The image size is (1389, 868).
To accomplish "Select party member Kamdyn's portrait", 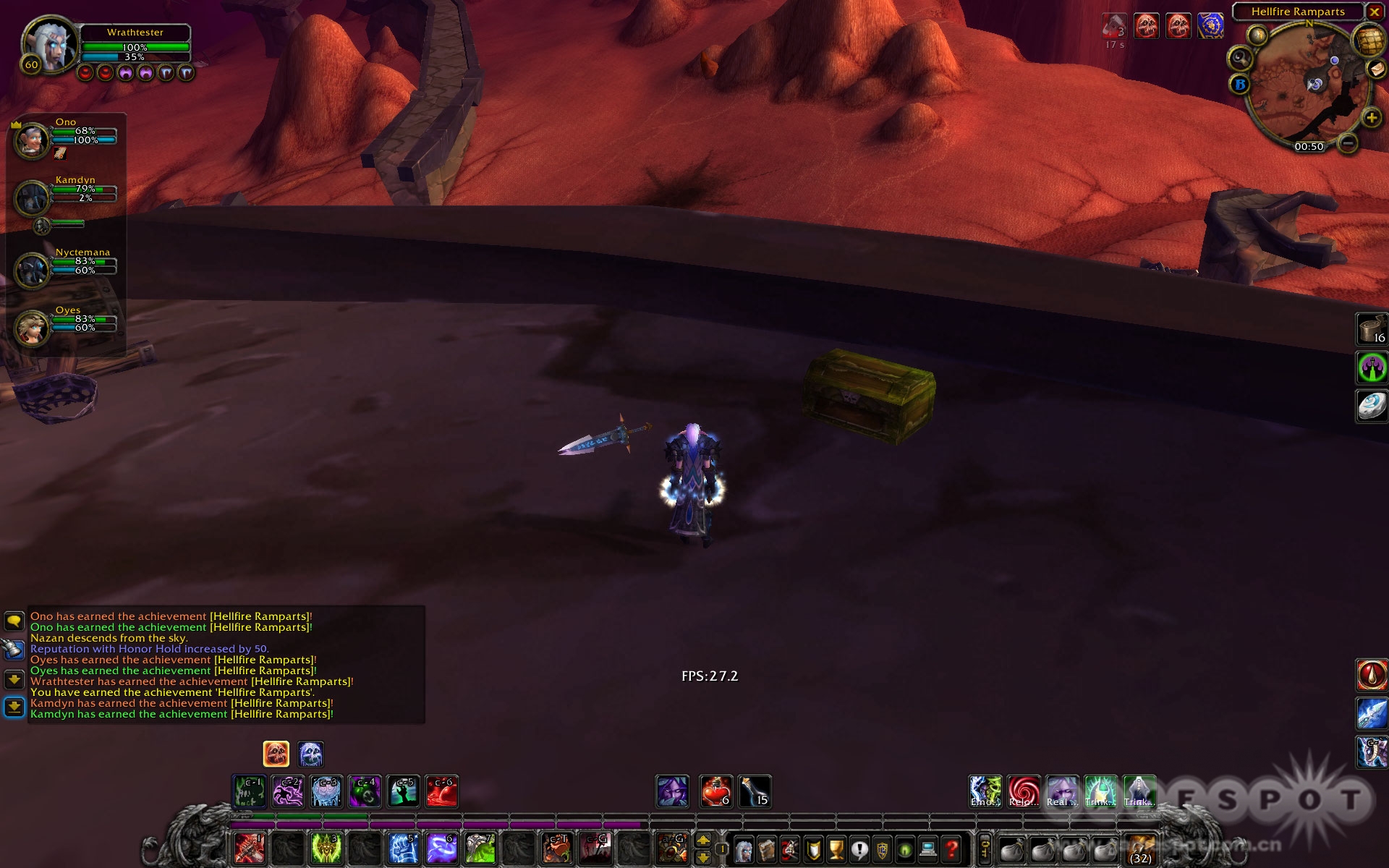I will coord(32,197).
